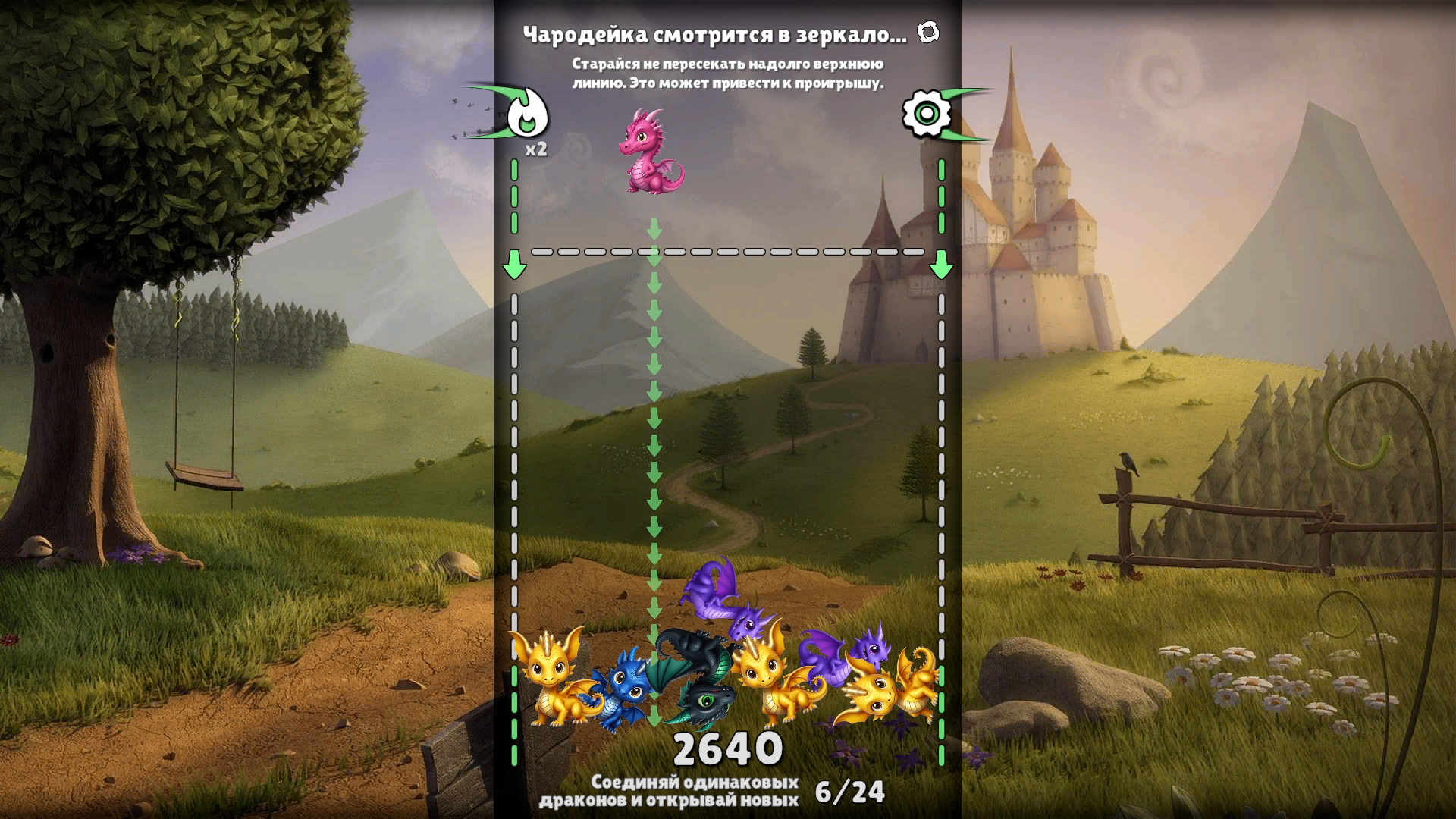Viewport: 1456px width, 819px height.
Task: Tap the spinning refresh icon near the title
Action: (927, 33)
